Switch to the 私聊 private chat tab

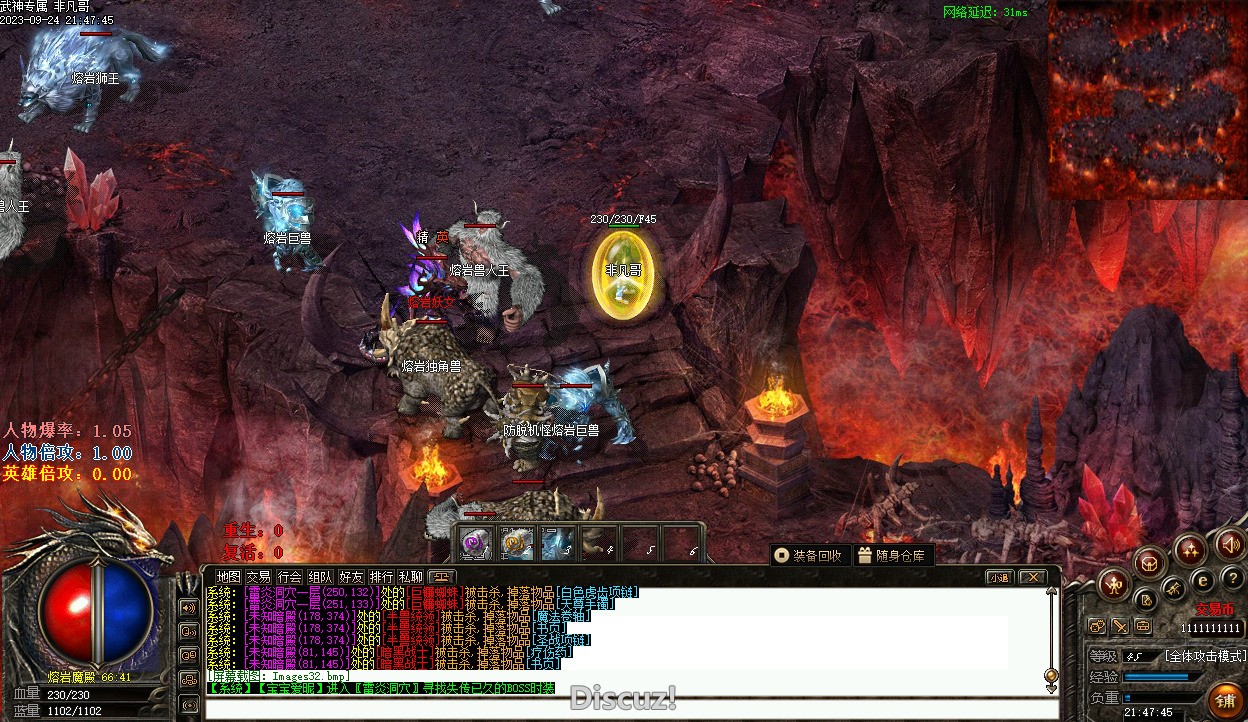tap(411, 577)
